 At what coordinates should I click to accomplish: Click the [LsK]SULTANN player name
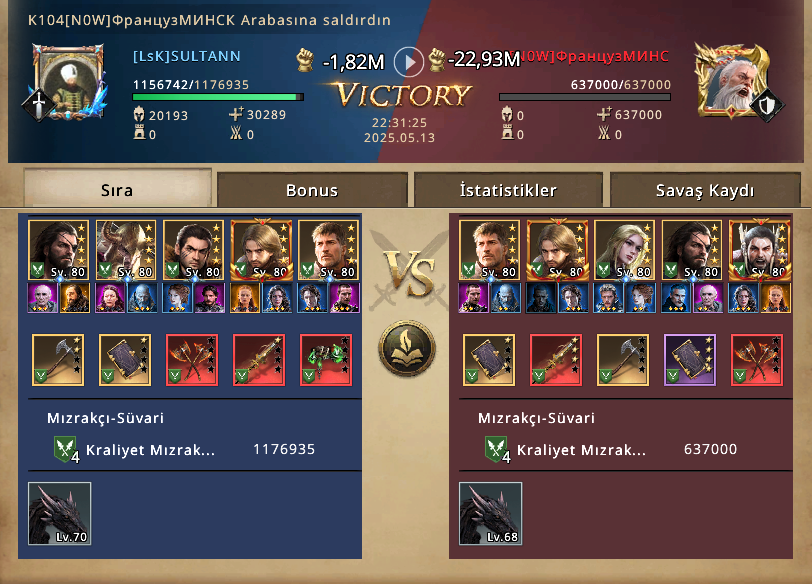click(x=186, y=56)
